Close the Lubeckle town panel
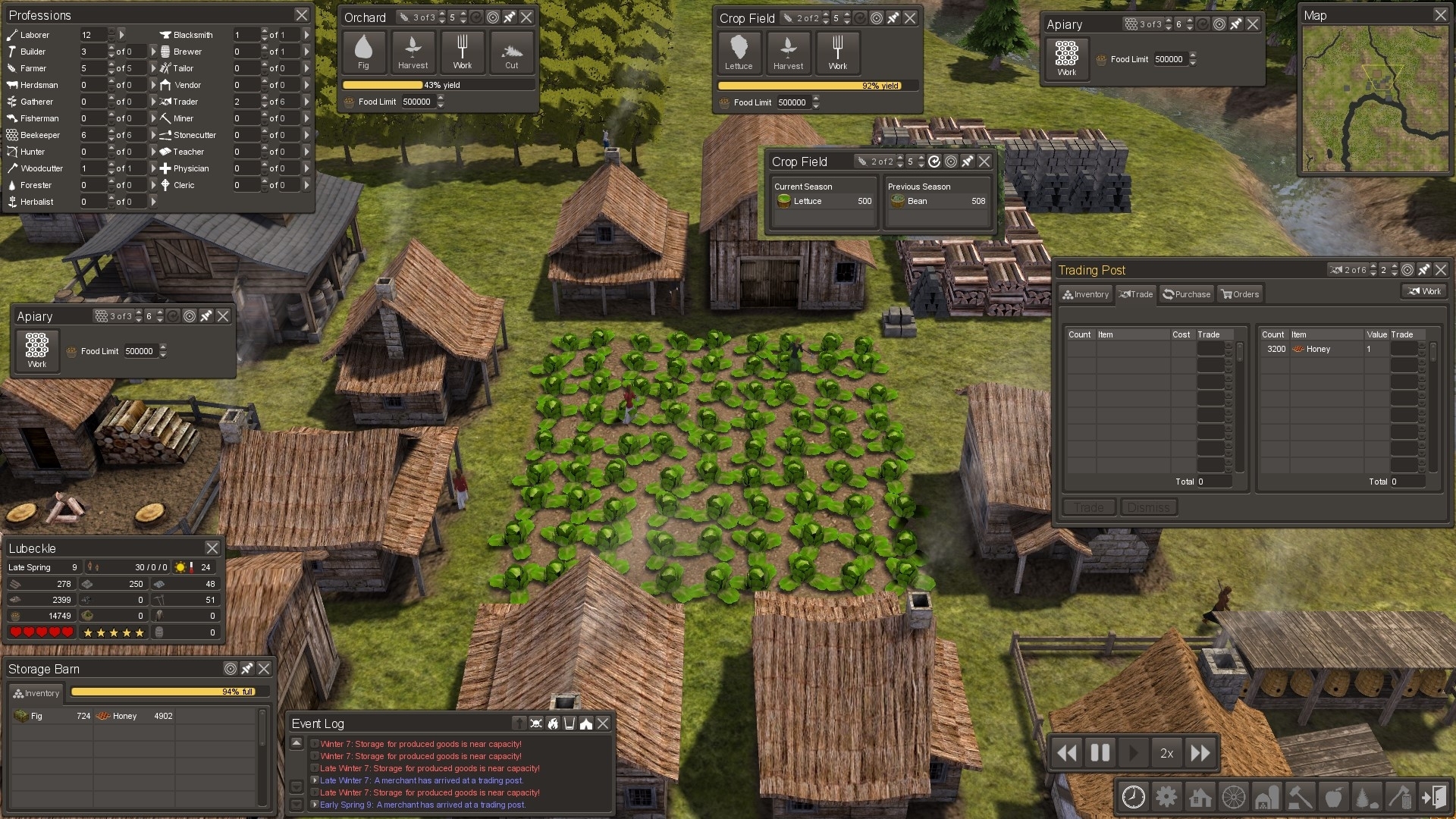 click(212, 548)
